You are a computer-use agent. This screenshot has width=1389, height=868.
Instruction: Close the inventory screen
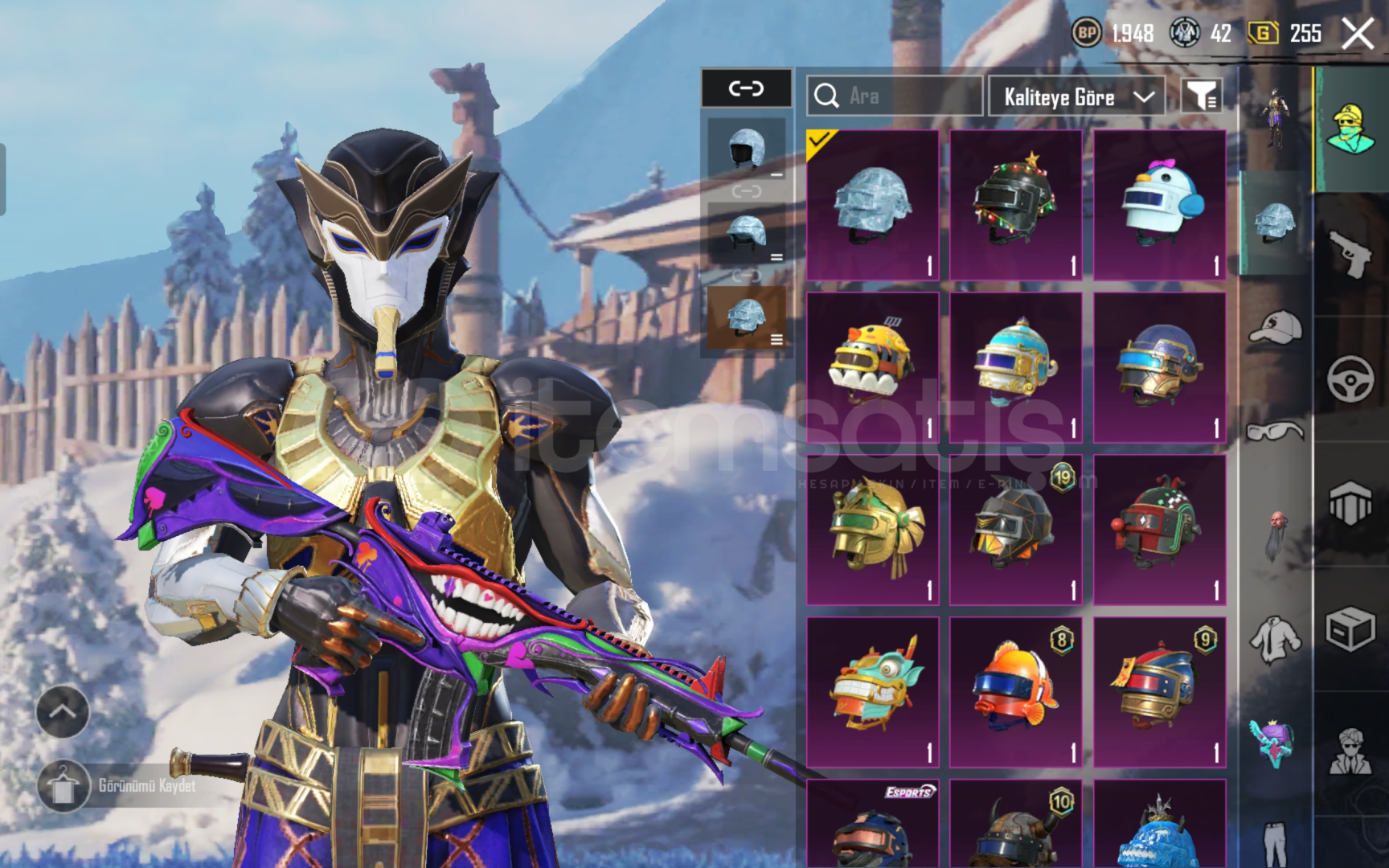tap(1358, 35)
